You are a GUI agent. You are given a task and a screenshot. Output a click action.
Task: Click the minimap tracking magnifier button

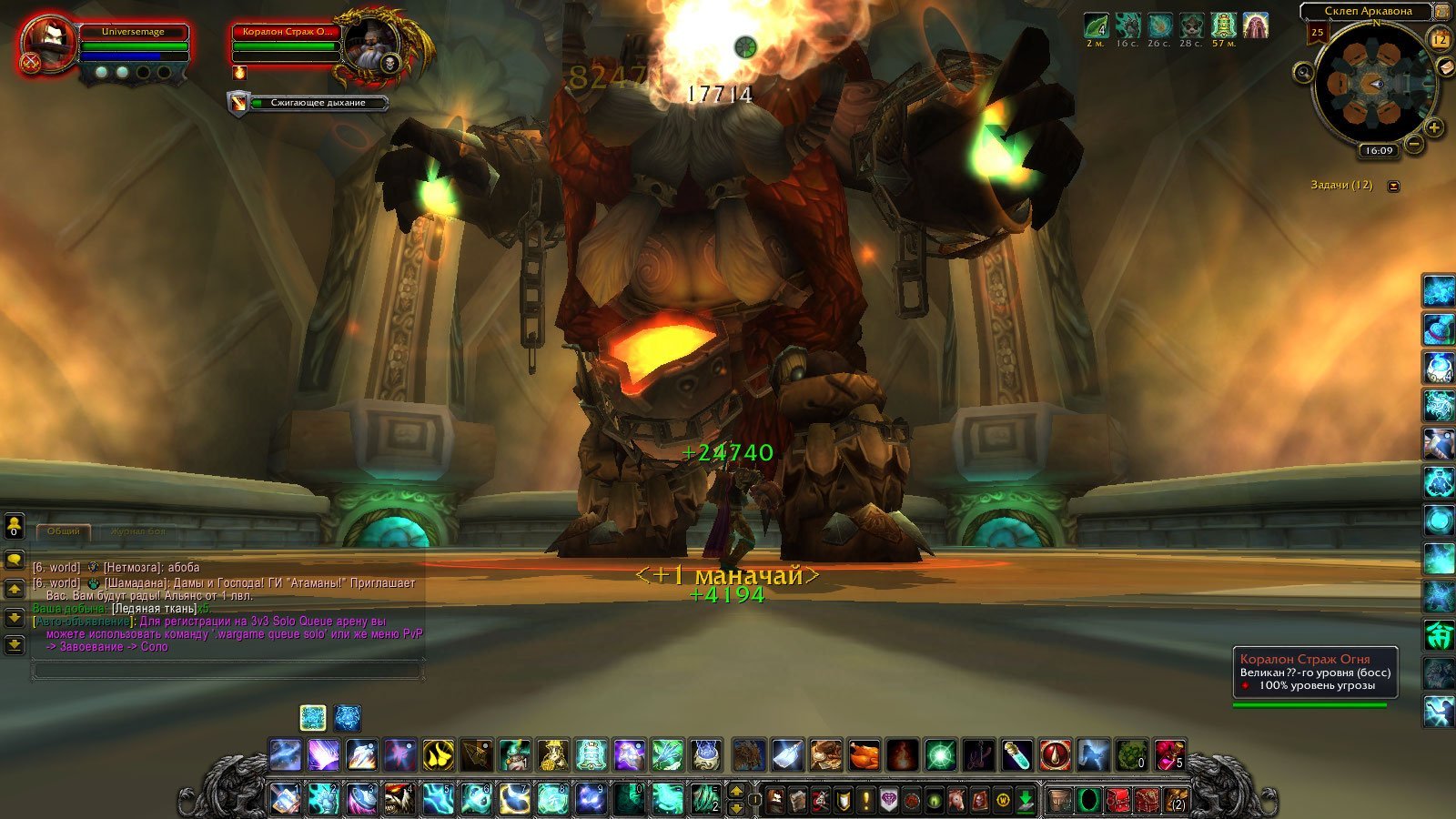coord(1303,72)
